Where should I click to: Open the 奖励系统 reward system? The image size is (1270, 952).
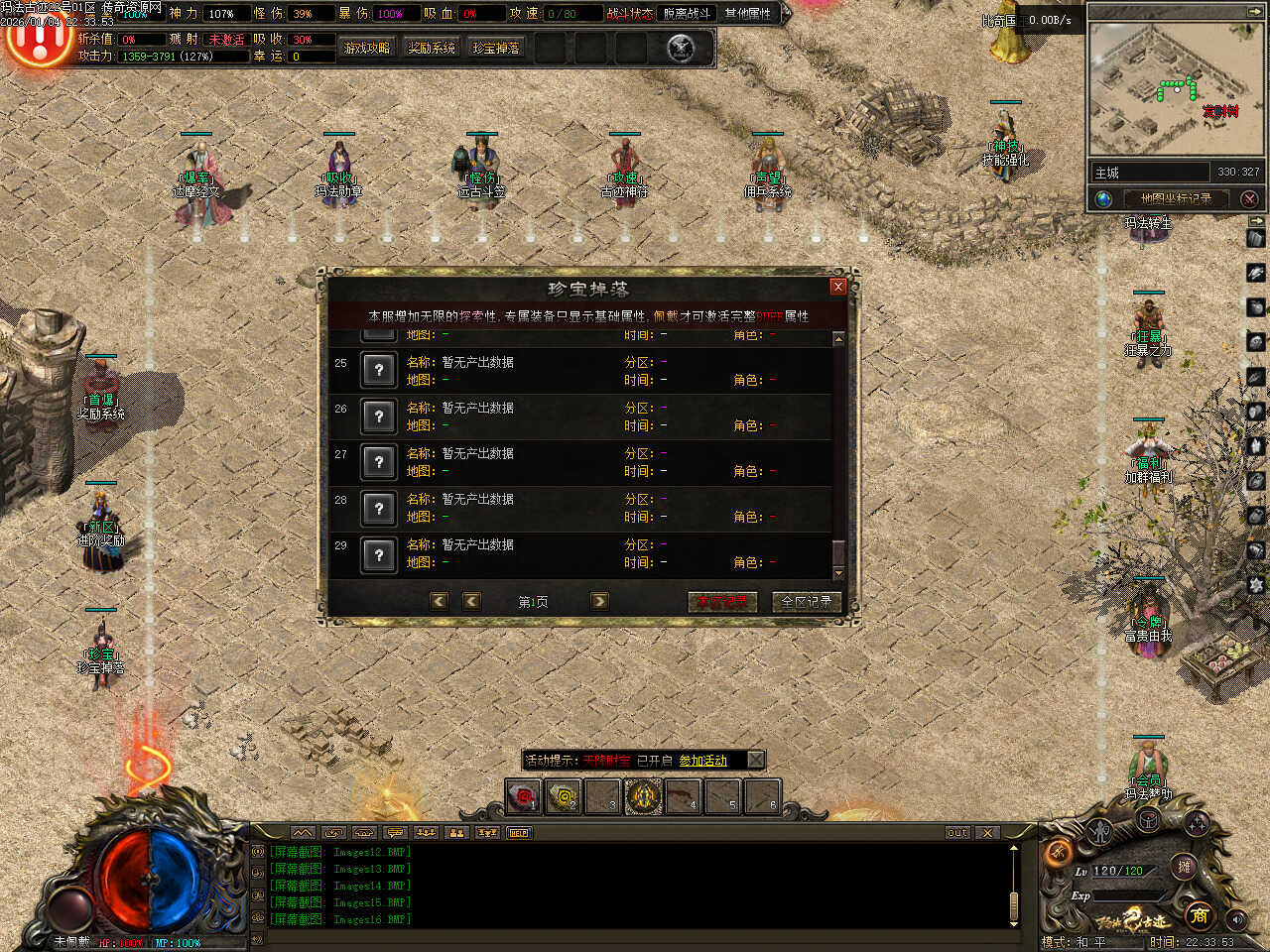point(432,48)
